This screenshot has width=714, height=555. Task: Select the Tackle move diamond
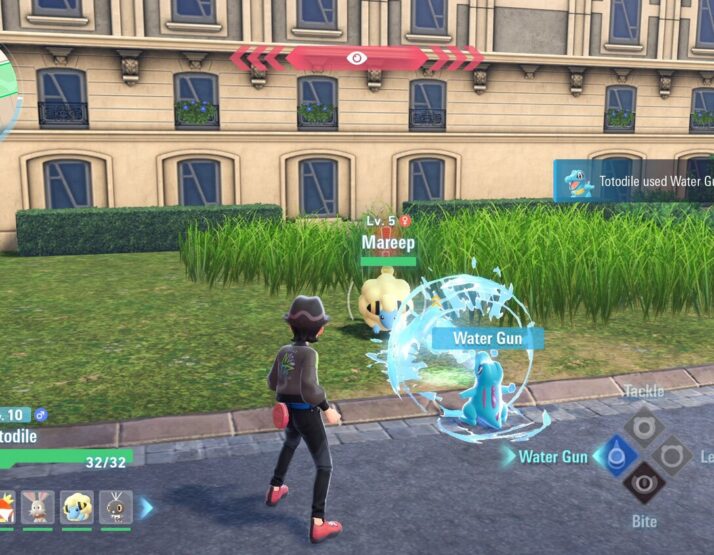click(x=644, y=428)
